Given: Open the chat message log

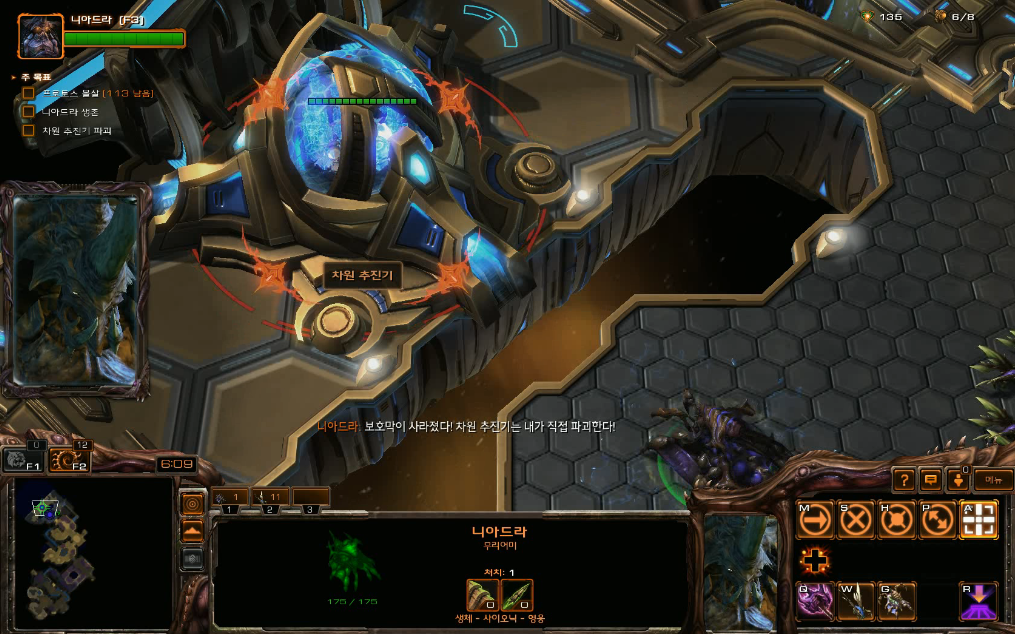Looking at the screenshot, I should 931,480.
